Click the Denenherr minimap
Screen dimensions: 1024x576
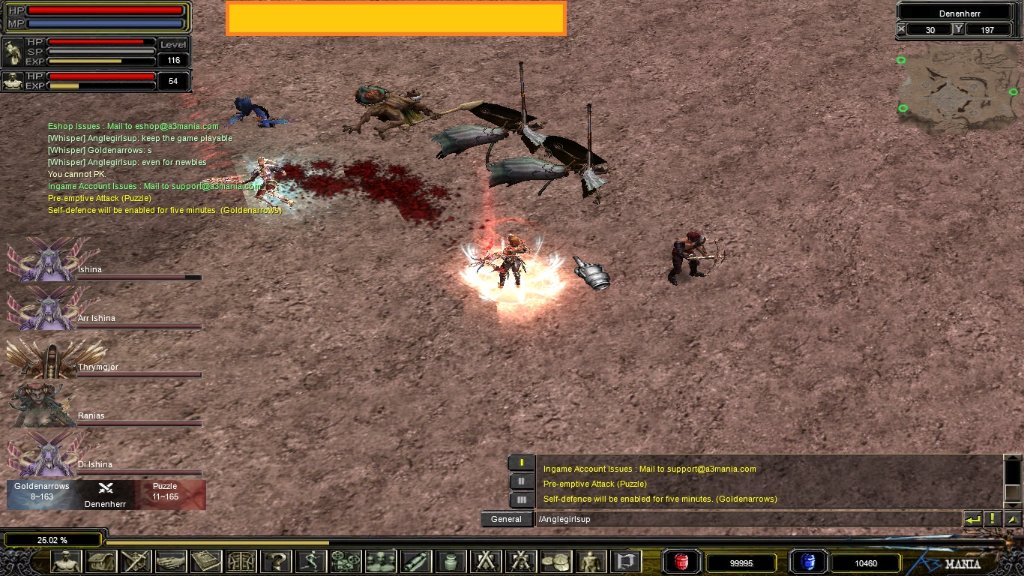[x=956, y=87]
